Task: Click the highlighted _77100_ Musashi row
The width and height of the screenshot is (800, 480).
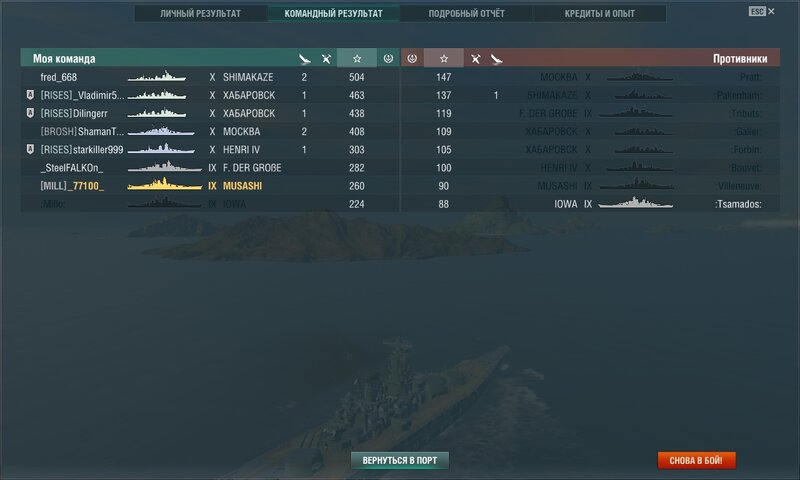Action: point(72,186)
